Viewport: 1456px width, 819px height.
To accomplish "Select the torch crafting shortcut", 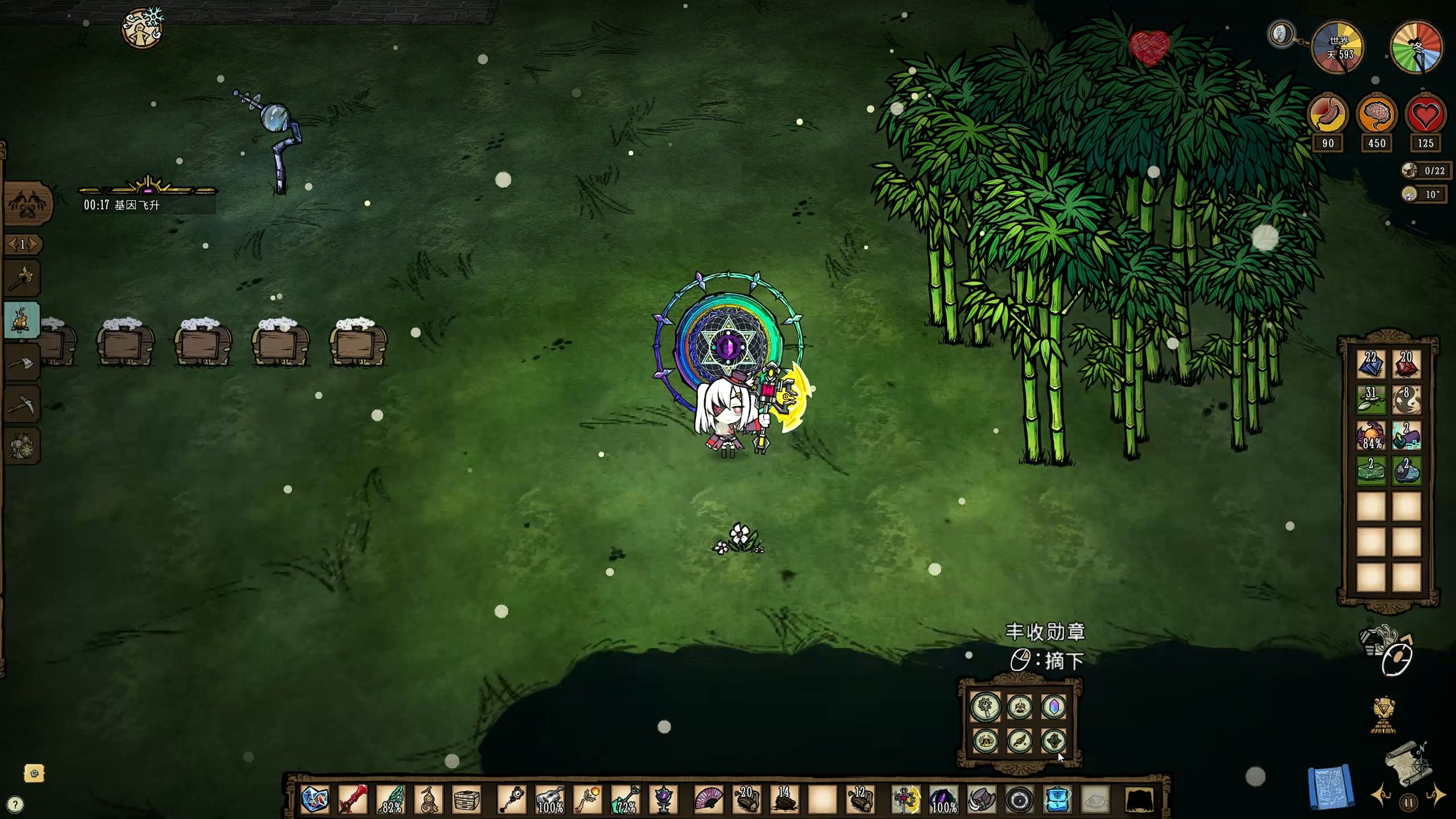I will pos(23,278).
